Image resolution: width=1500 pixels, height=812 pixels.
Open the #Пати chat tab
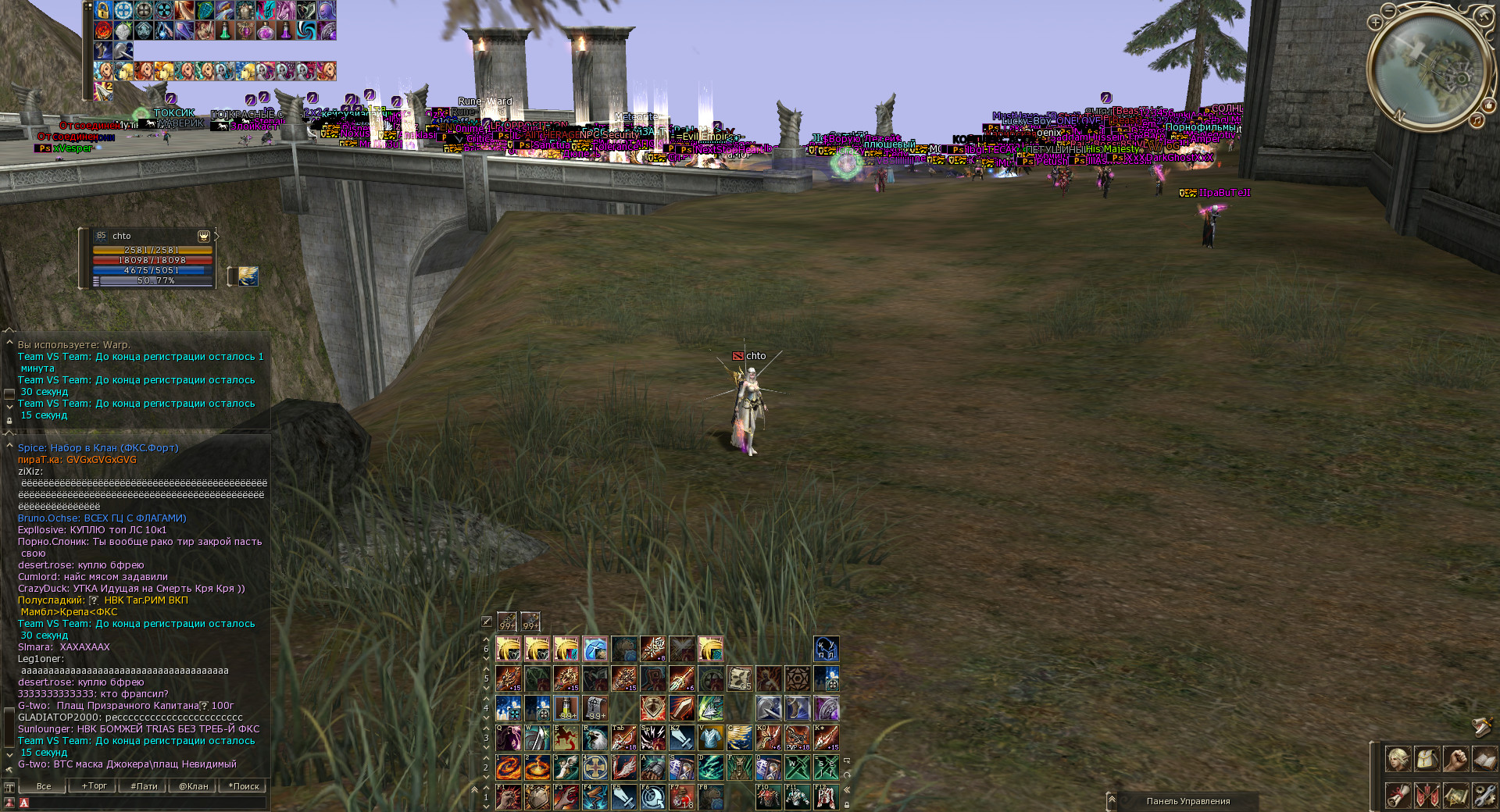click(x=144, y=786)
